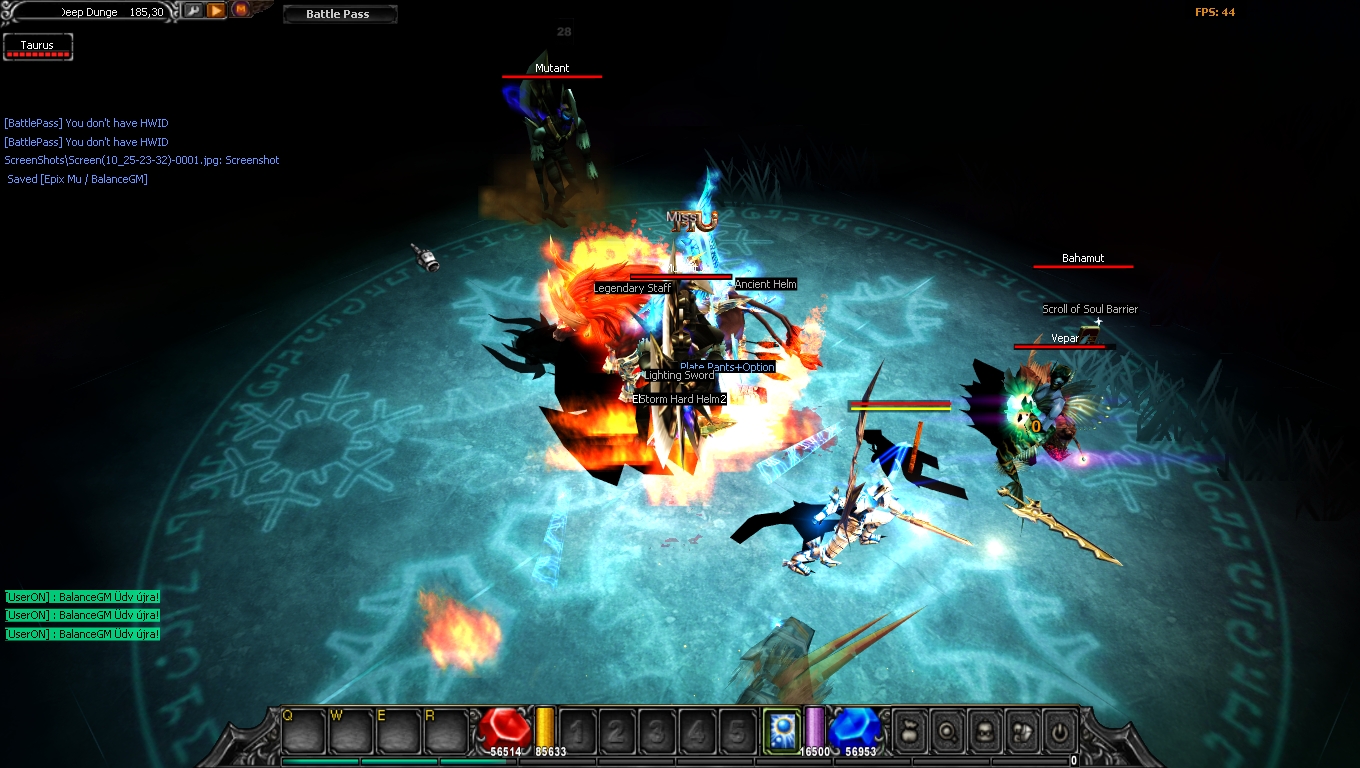Image resolution: width=1360 pixels, height=768 pixels.
Task: Select the E hotkey slot
Action: click(398, 732)
